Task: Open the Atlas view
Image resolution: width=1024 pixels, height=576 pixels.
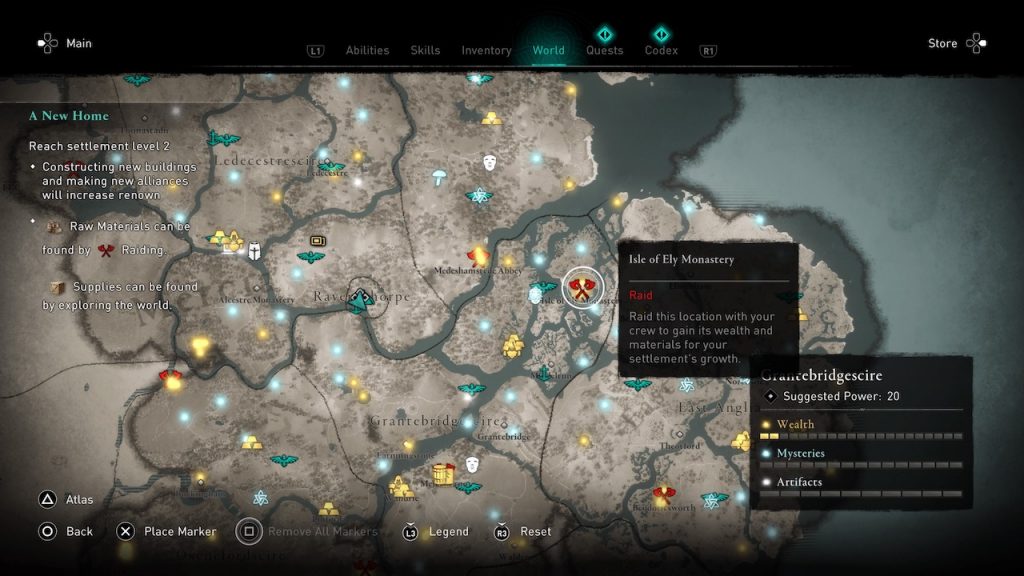Action: click(68, 500)
